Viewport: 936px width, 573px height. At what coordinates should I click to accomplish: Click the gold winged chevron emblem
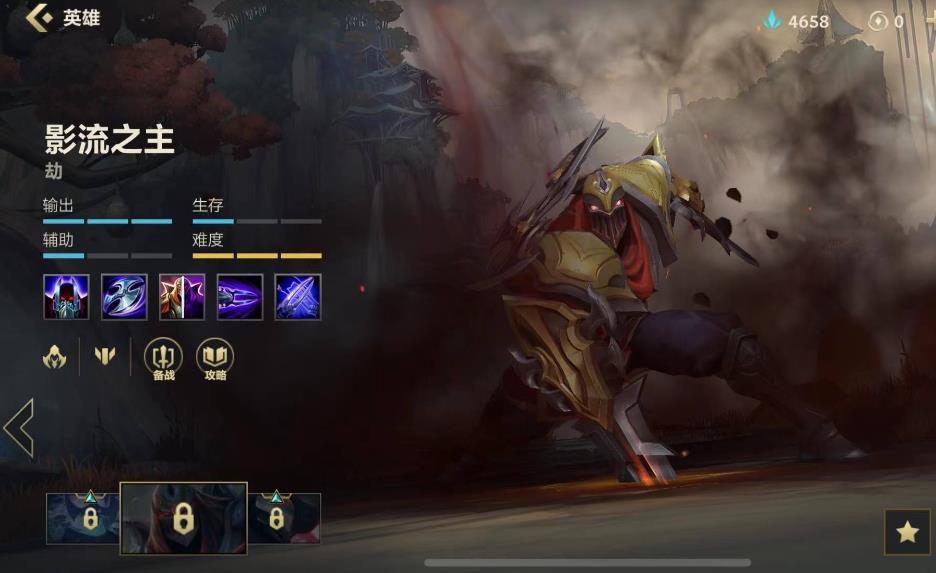(x=105, y=356)
